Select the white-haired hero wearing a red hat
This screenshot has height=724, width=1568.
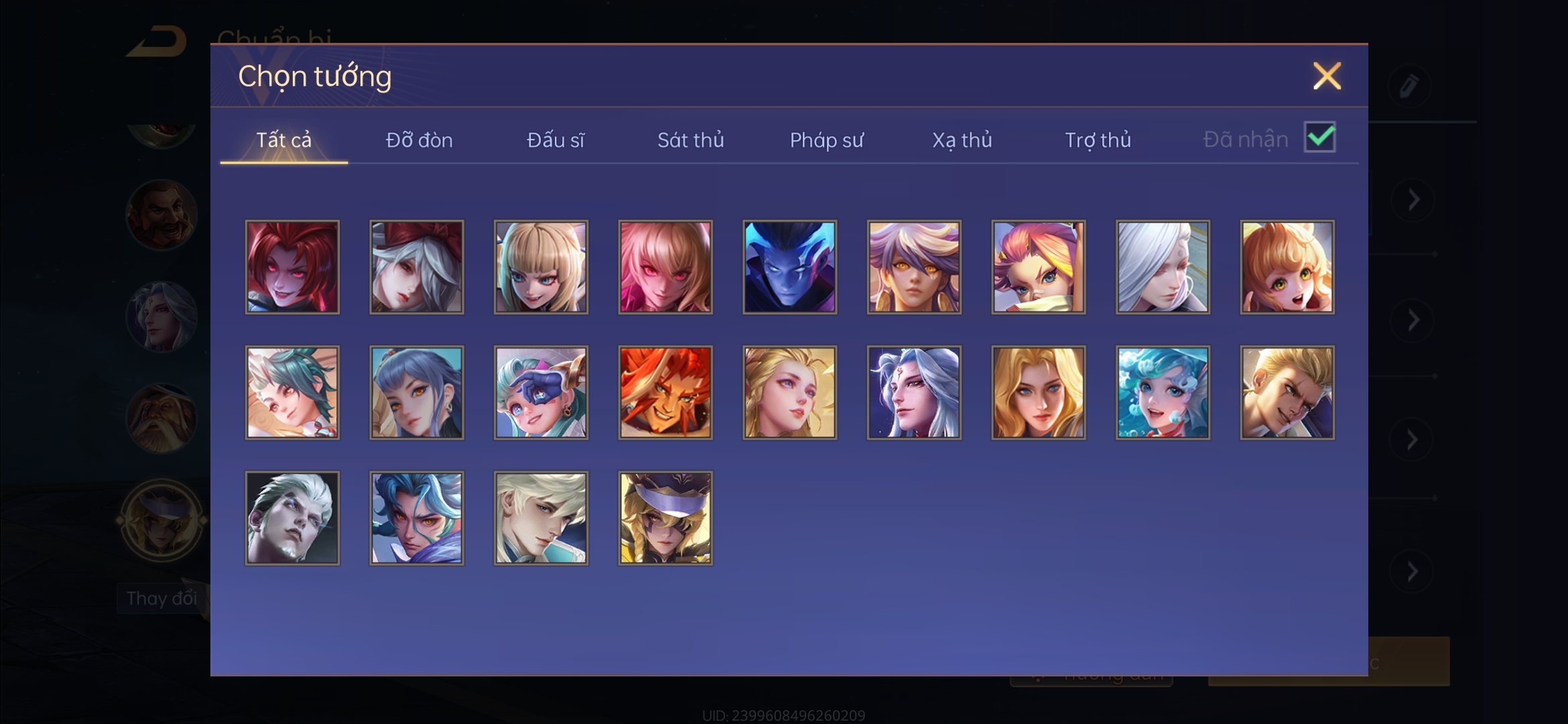417,267
